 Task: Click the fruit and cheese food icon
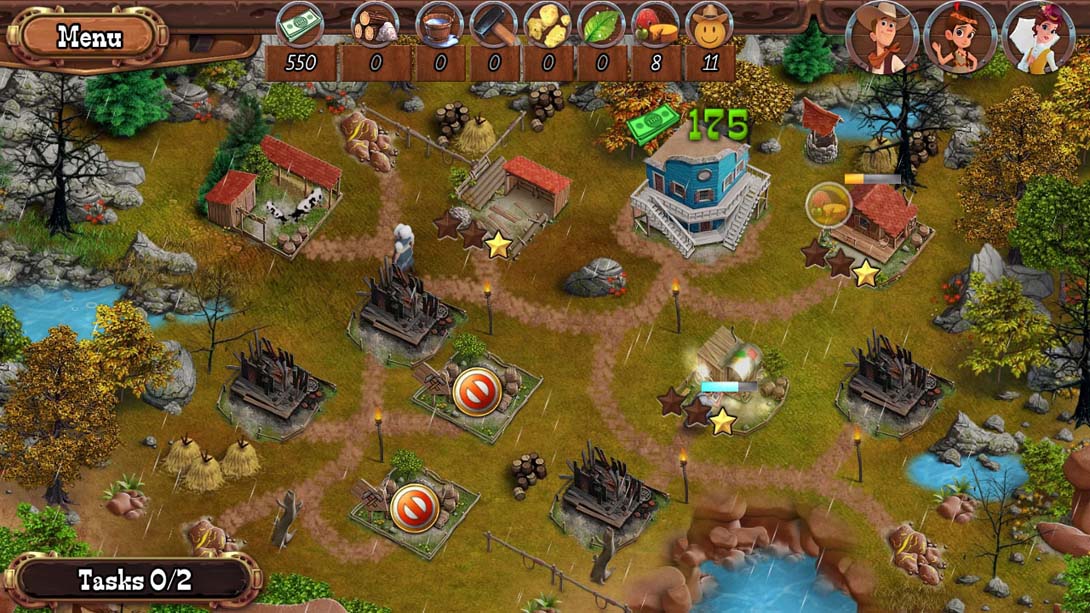pos(656,25)
